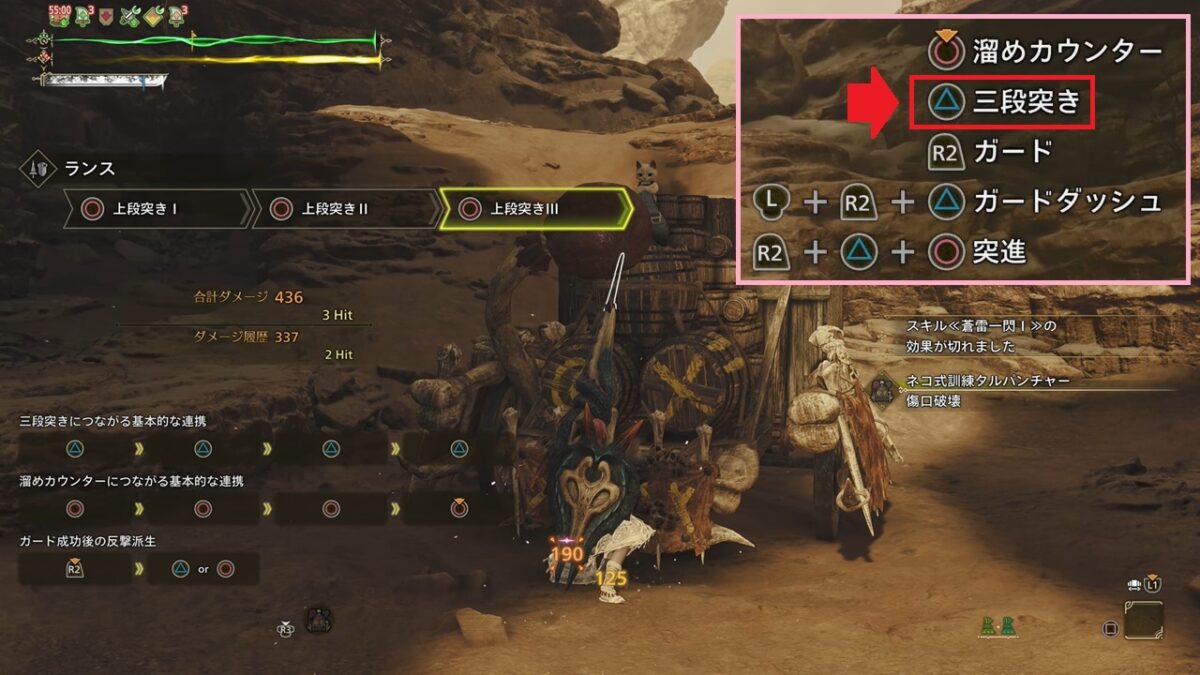Choose the ガードダッシュ command entry
Screen dimensions: 1200x675
click(958, 202)
